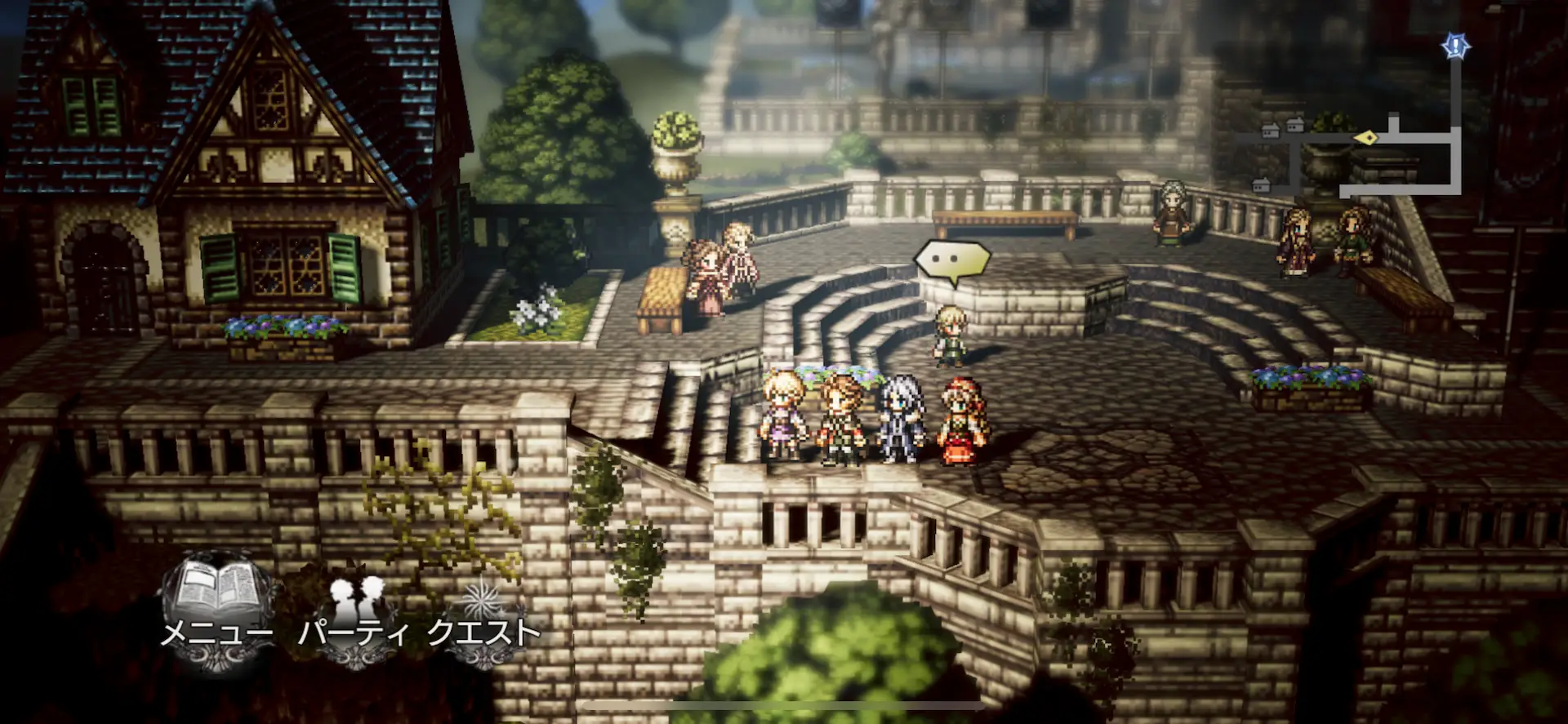
Task: Select the blue exclamation quest marker
Action: click(x=1454, y=47)
